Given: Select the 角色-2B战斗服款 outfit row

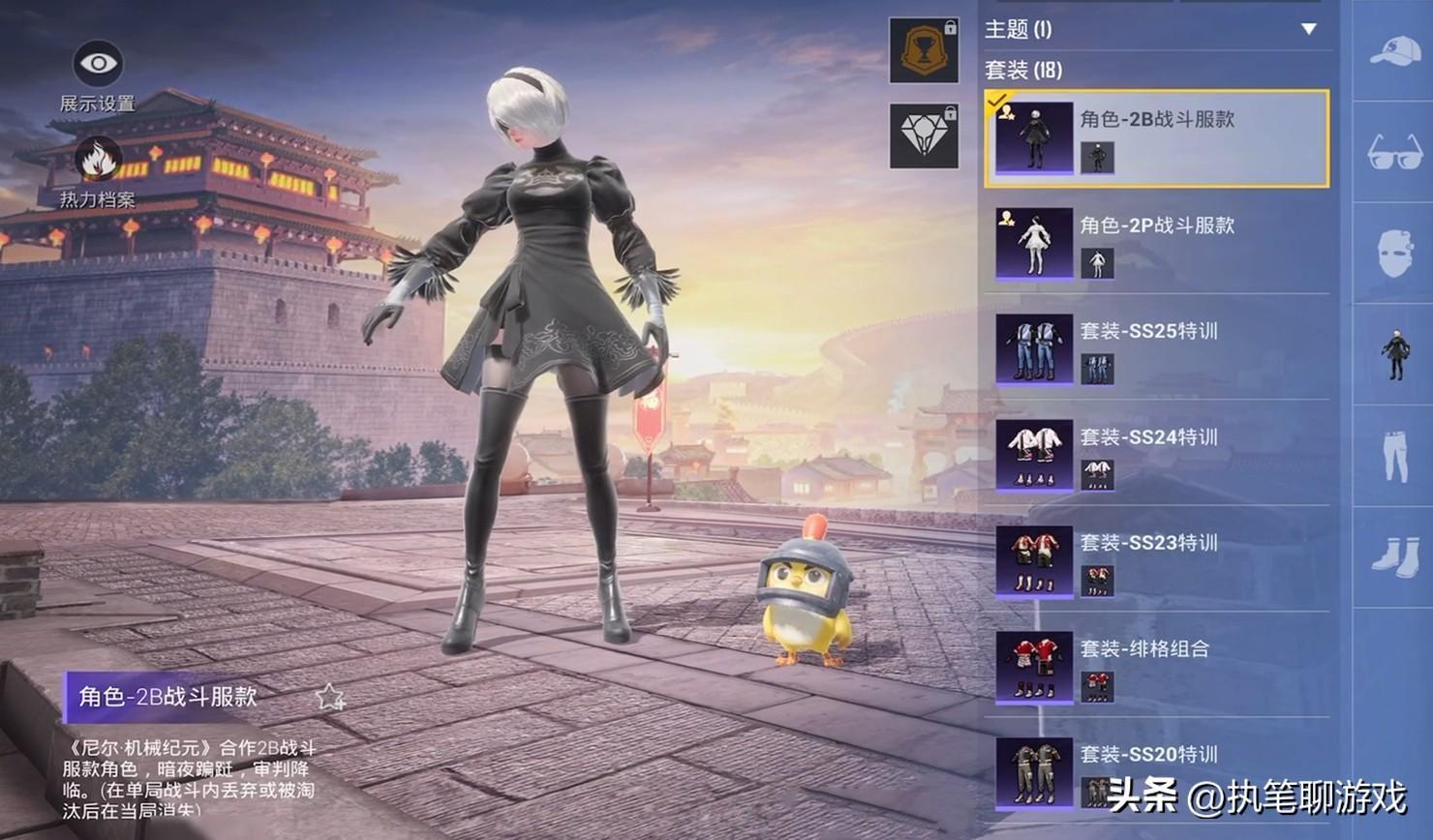Looking at the screenshot, I should [x=1156, y=138].
